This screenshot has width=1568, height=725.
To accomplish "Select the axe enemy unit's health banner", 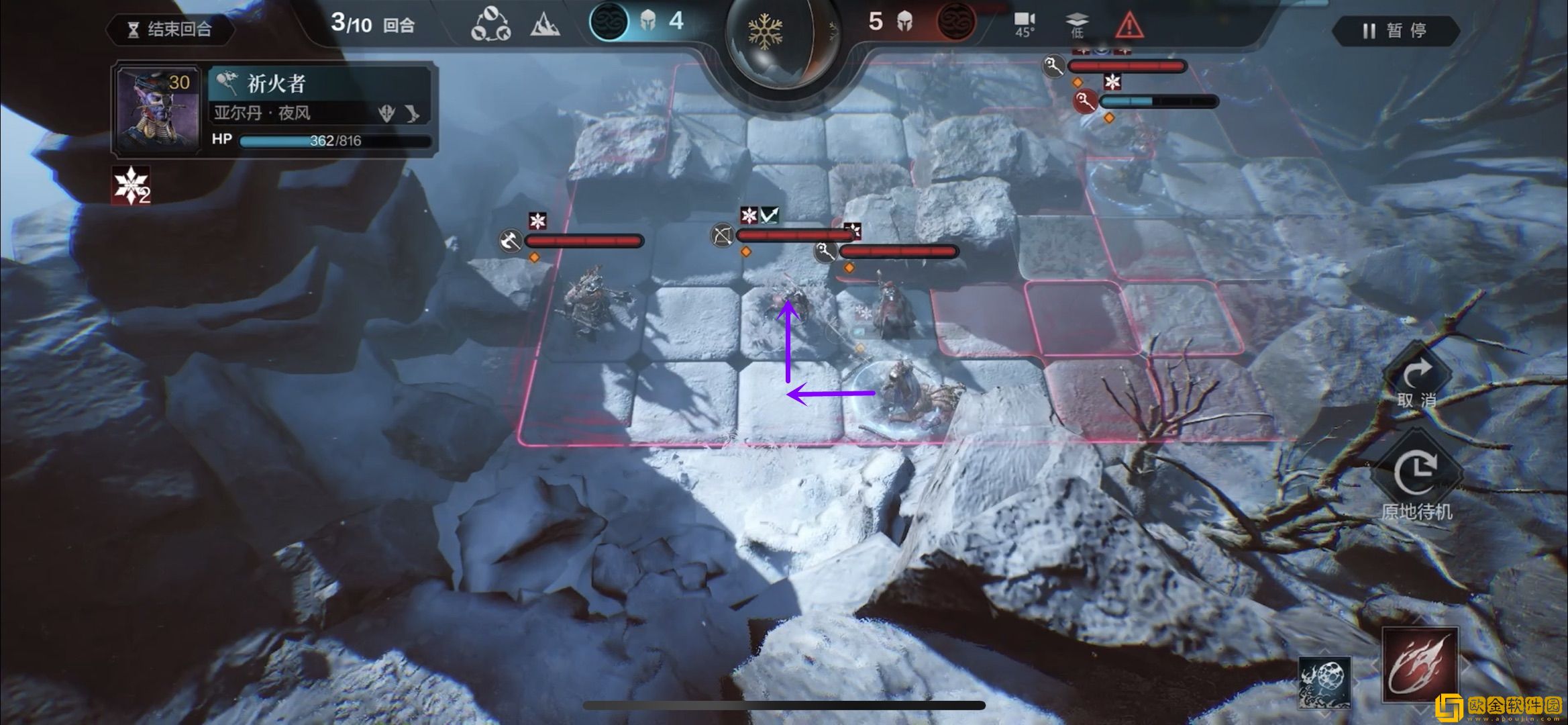I will point(582,240).
